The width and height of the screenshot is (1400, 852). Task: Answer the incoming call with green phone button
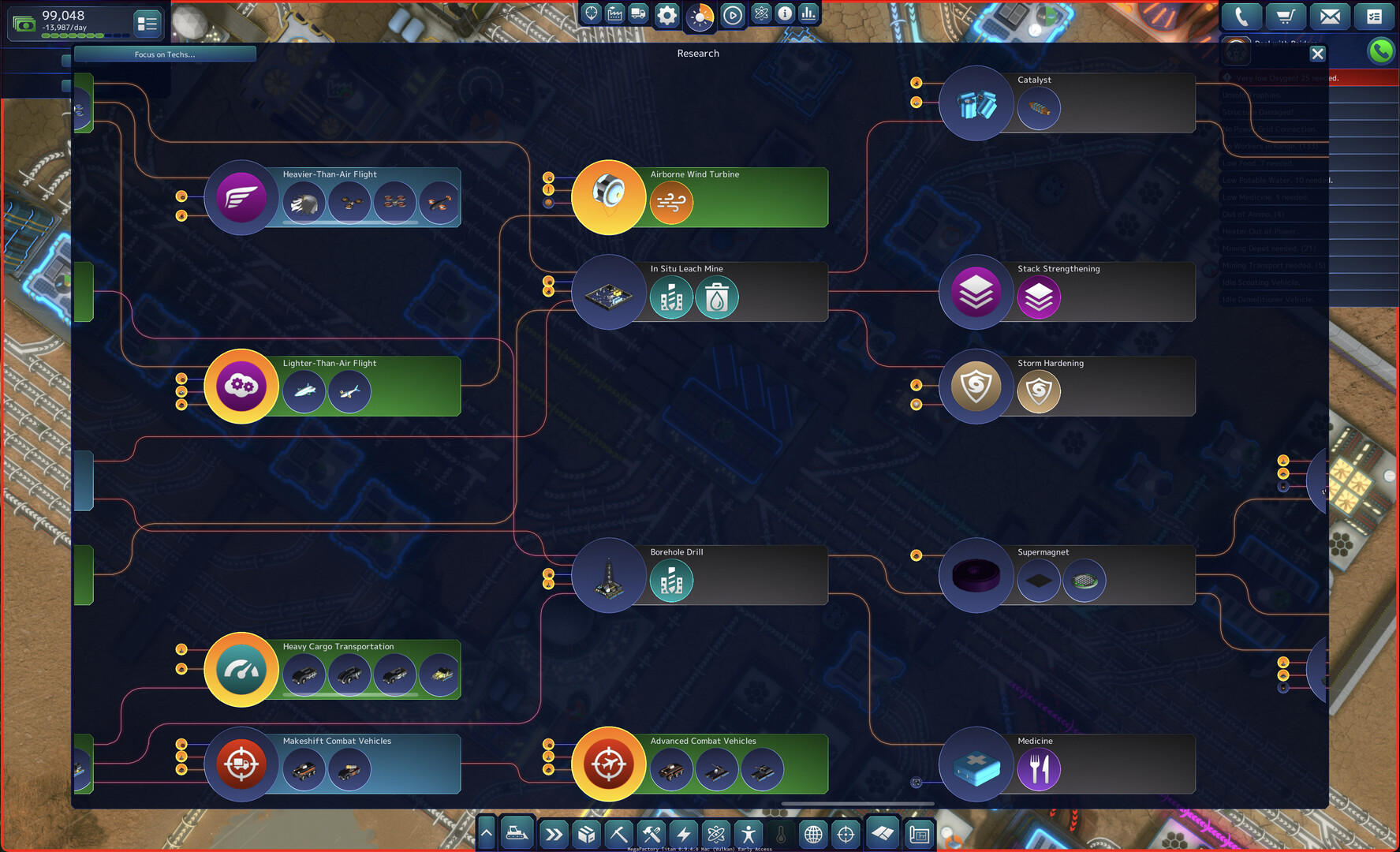[1381, 50]
